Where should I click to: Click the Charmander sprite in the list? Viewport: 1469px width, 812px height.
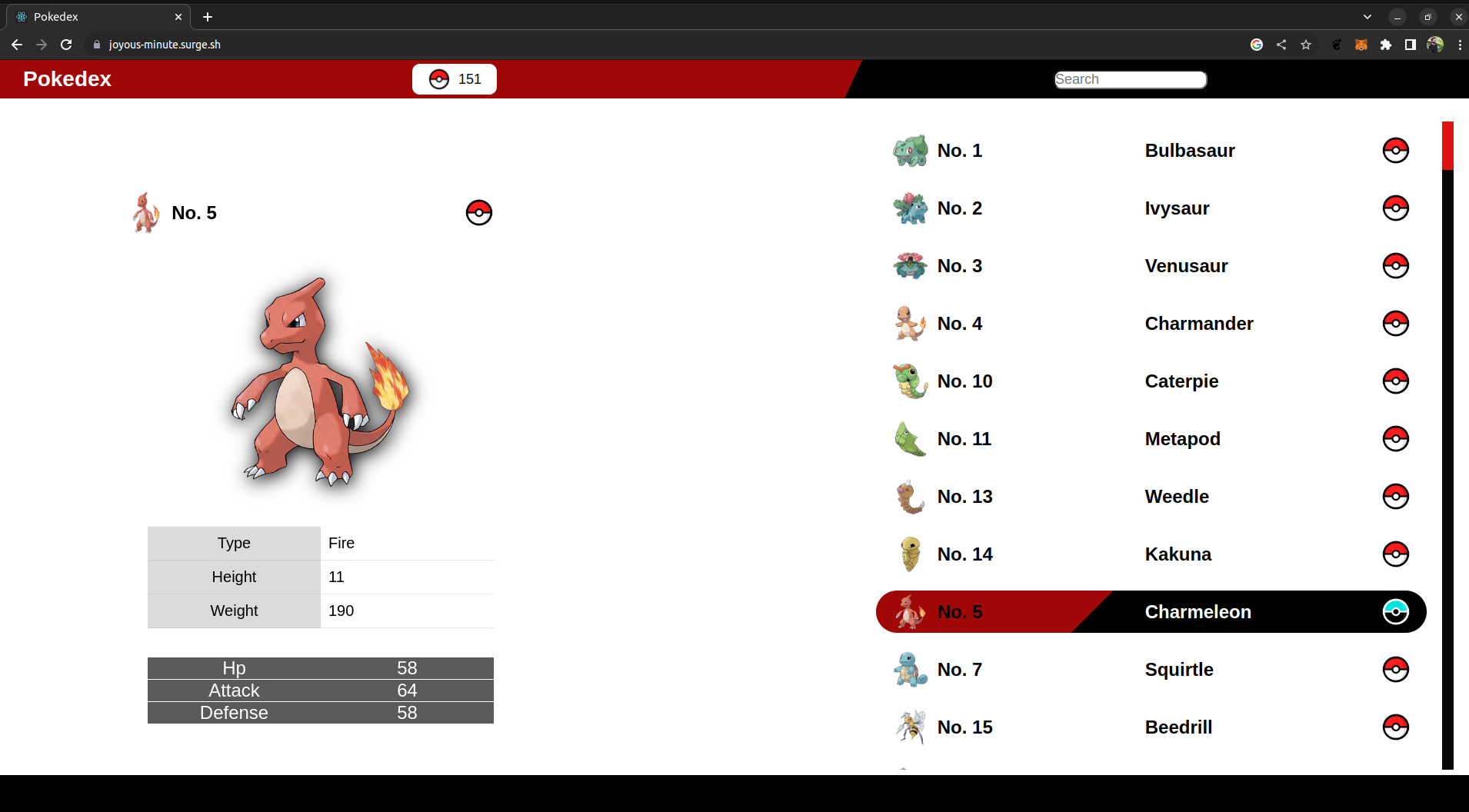(x=909, y=323)
